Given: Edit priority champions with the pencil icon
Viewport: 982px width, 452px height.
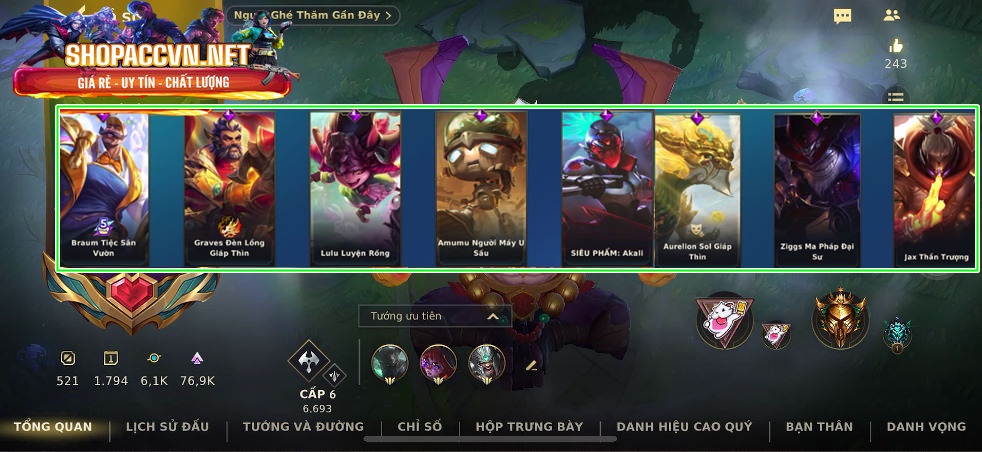Looking at the screenshot, I should point(531,365).
